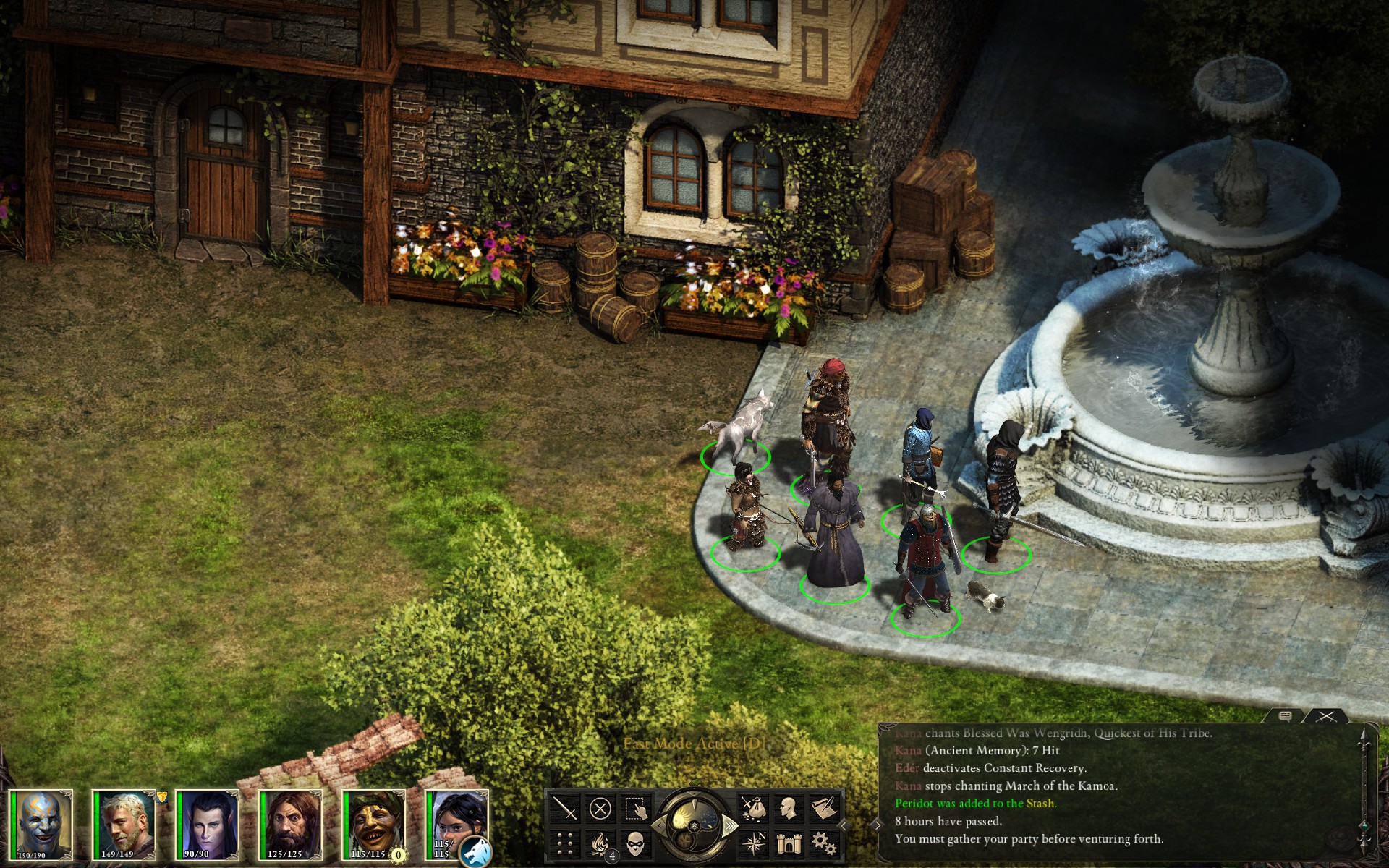Screen dimensions: 1389x868
Task: Activate the select-all party button
Action: (x=635, y=808)
